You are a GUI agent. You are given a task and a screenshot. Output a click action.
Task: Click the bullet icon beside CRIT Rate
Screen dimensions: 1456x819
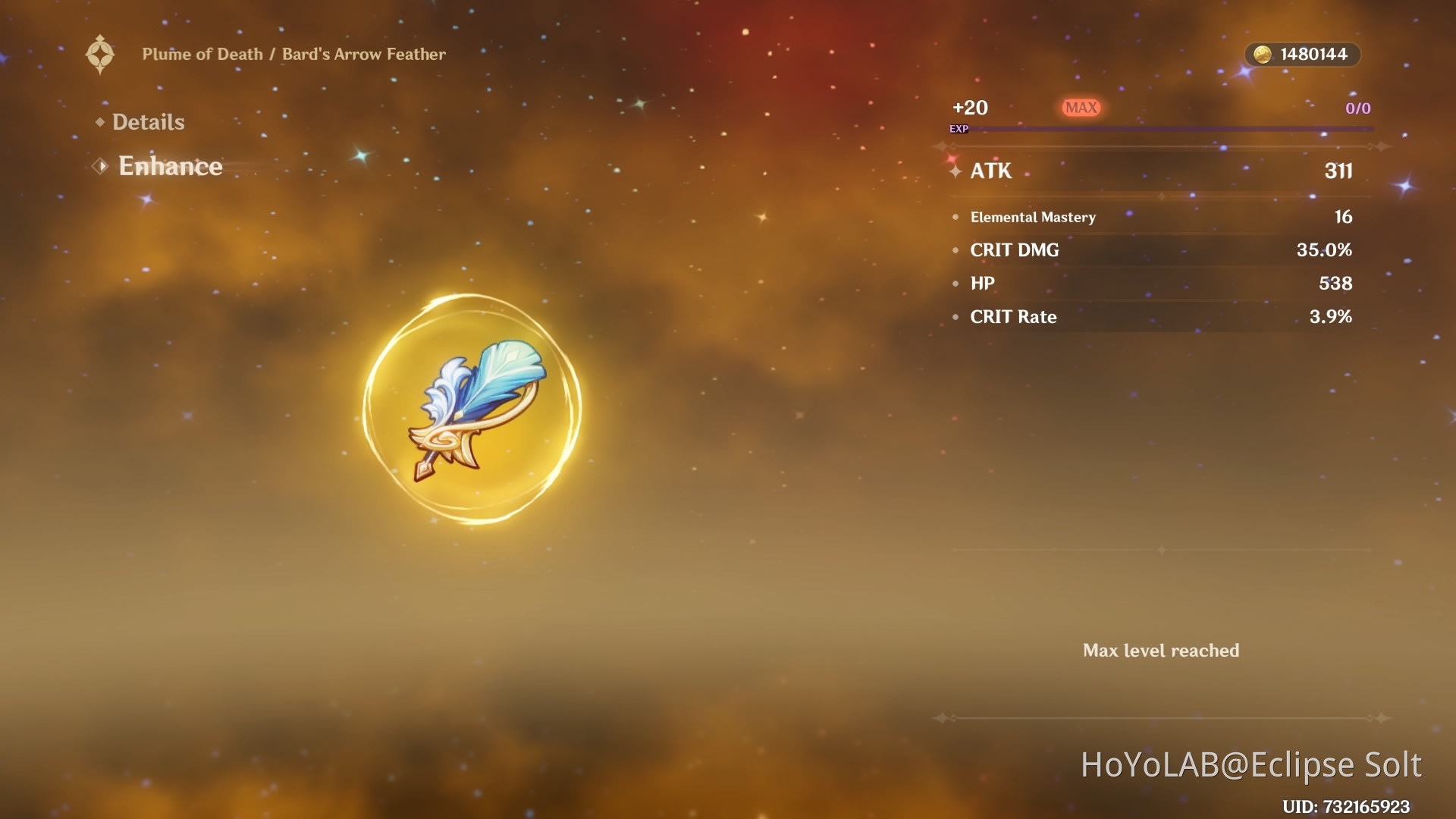tap(956, 317)
